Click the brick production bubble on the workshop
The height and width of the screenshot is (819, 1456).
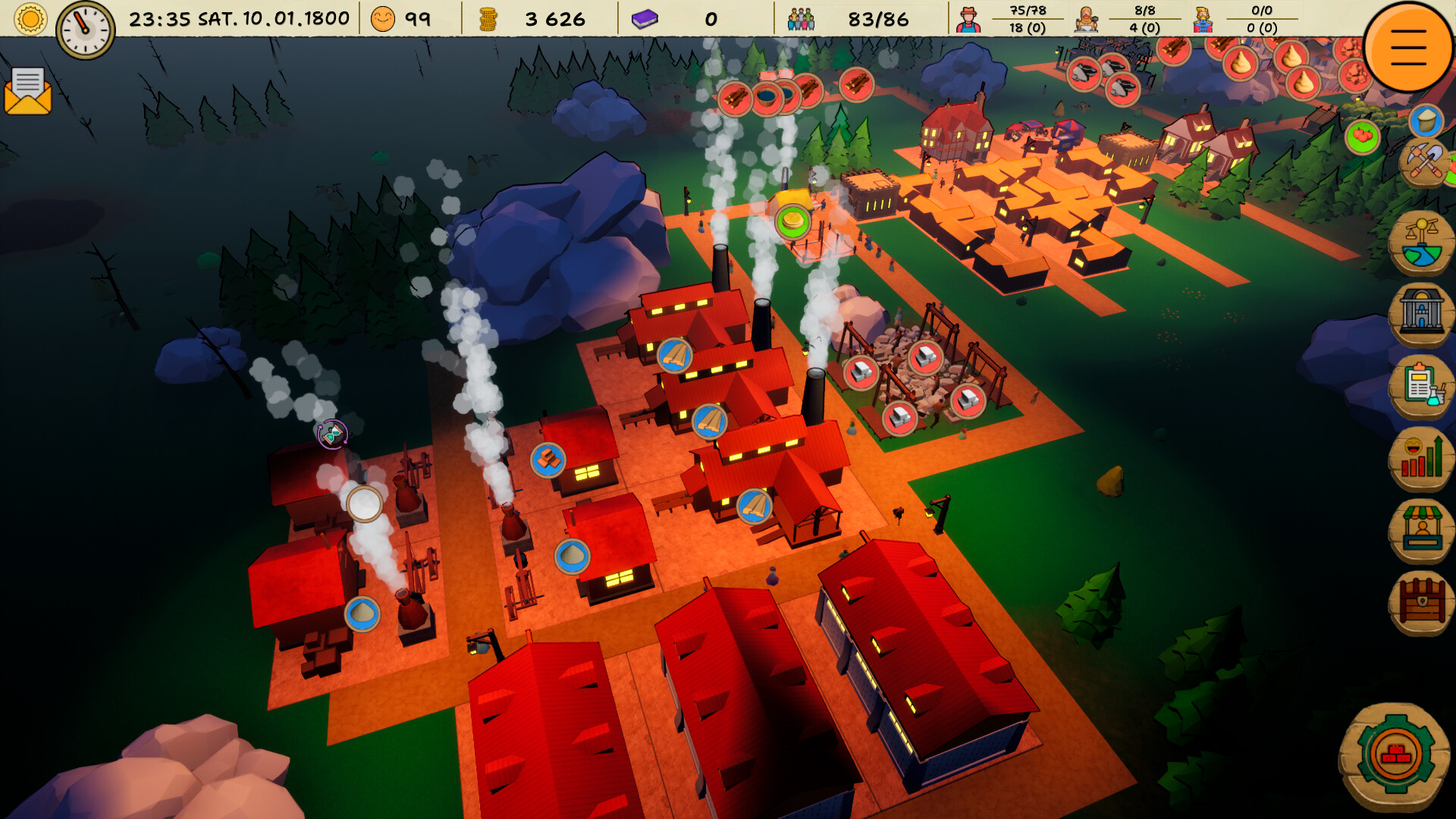(548, 458)
